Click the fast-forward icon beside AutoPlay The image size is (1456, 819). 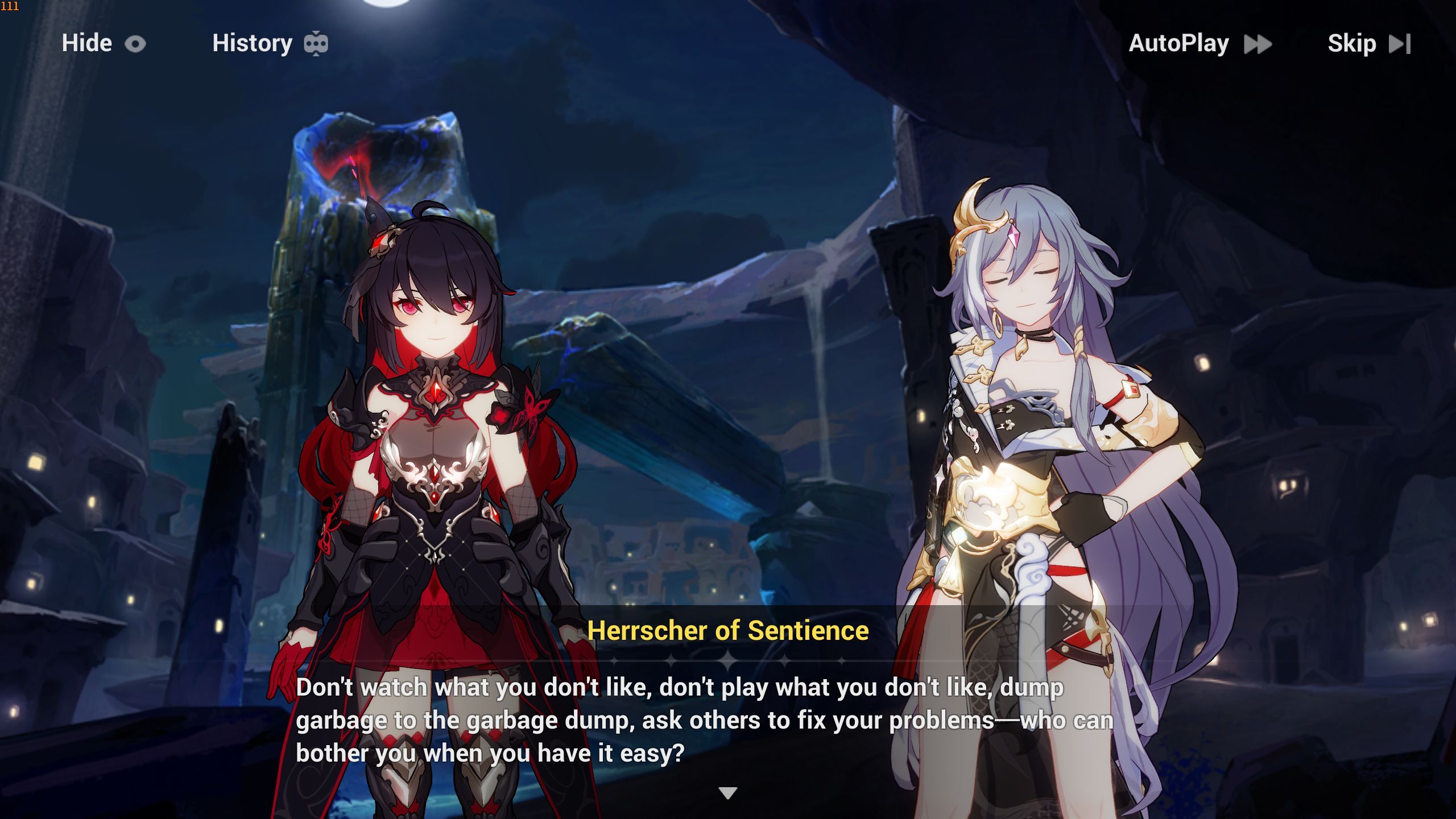point(1259,44)
